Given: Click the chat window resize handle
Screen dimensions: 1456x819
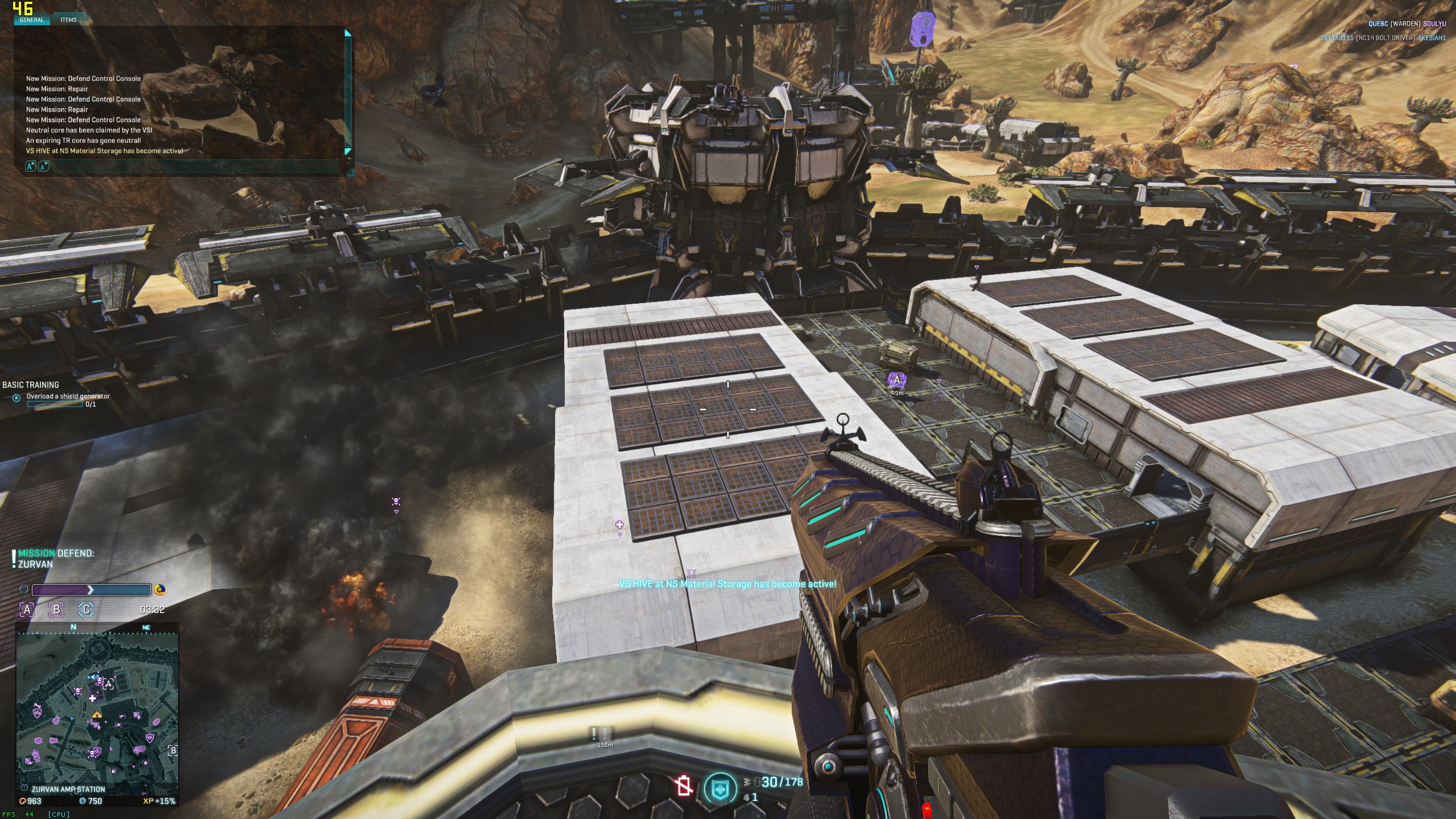Looking at the screenshot, I should tap(350, 171).
